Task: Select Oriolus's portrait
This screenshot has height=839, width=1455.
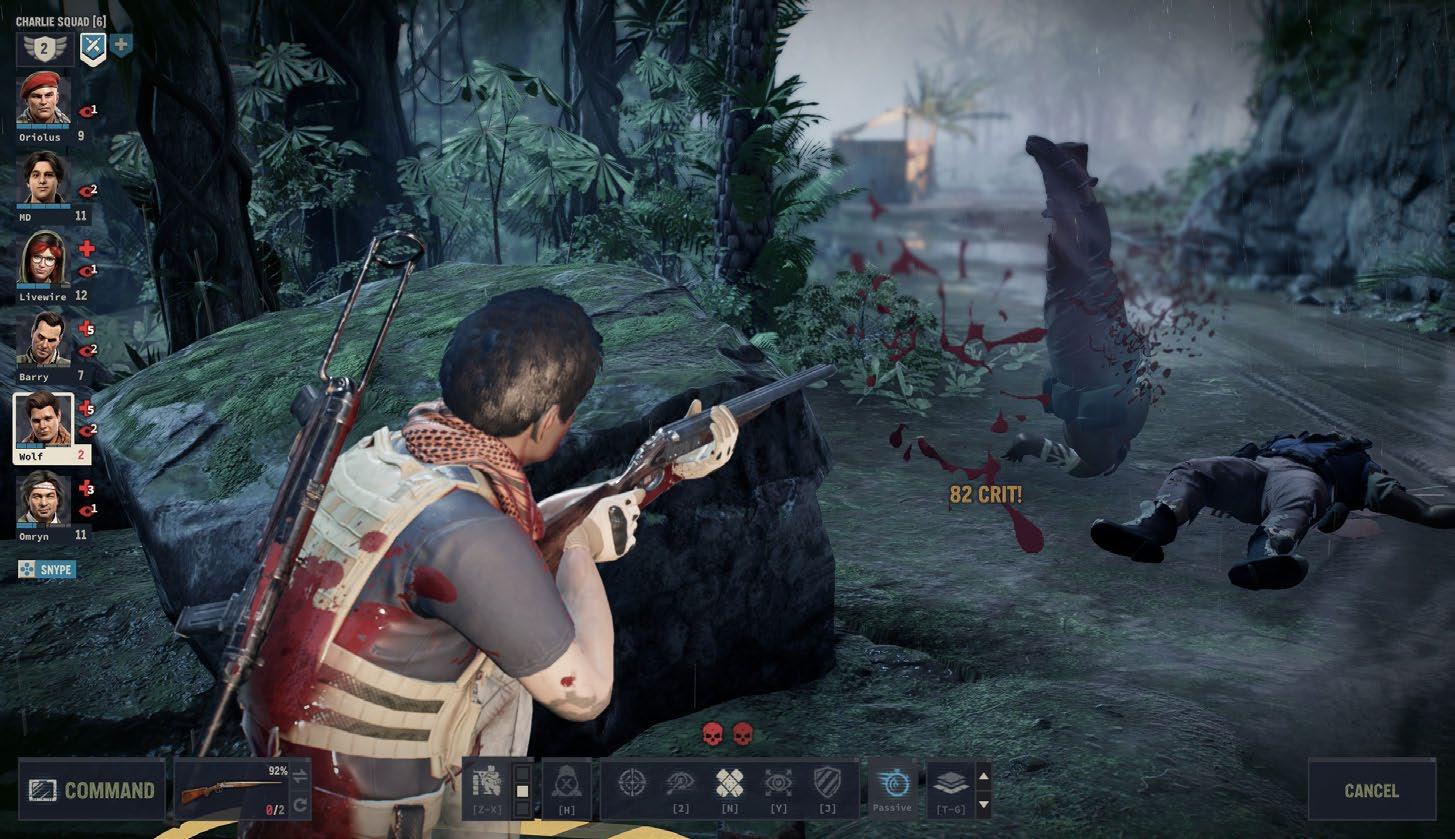Action: [43, 100]
